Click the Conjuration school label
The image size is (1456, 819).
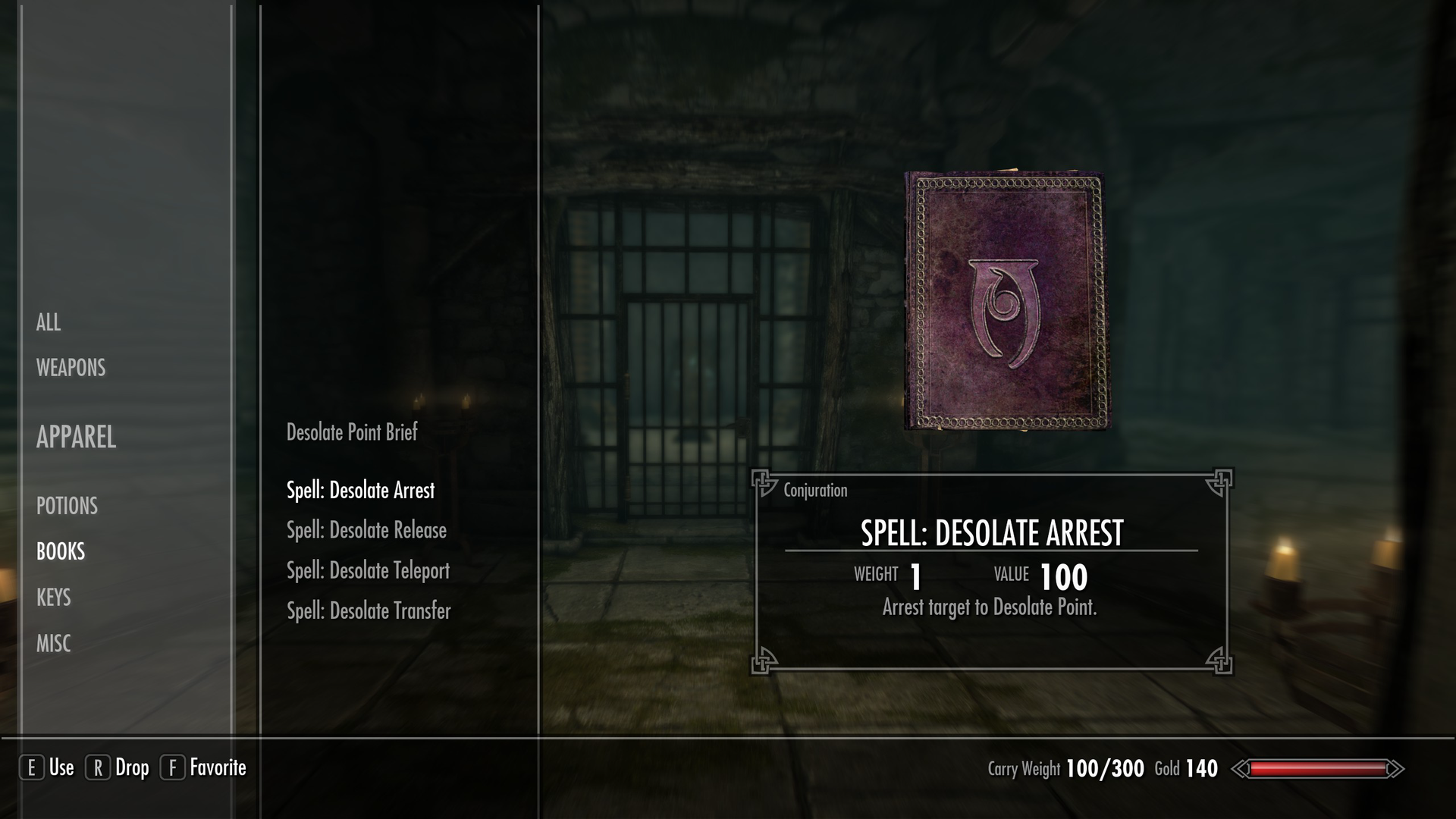pos(814,490)
